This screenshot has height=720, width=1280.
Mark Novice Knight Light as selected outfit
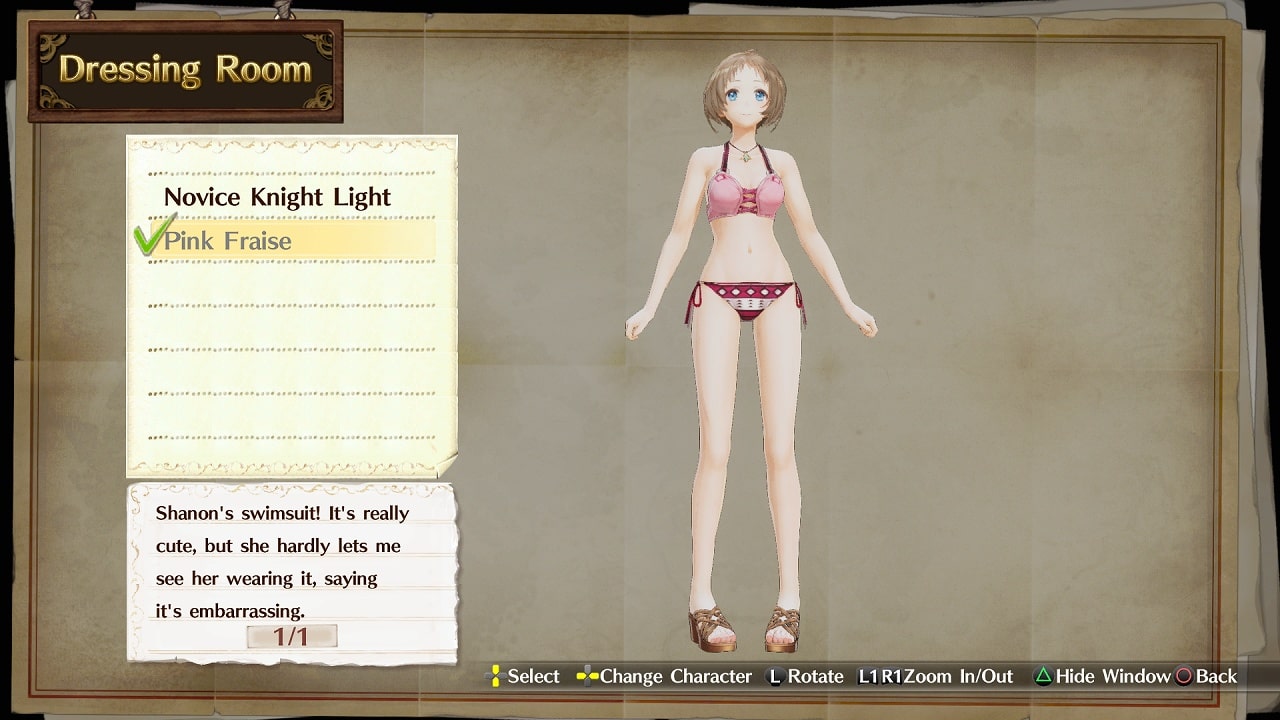pyautogui.click(x=278, y=197)
